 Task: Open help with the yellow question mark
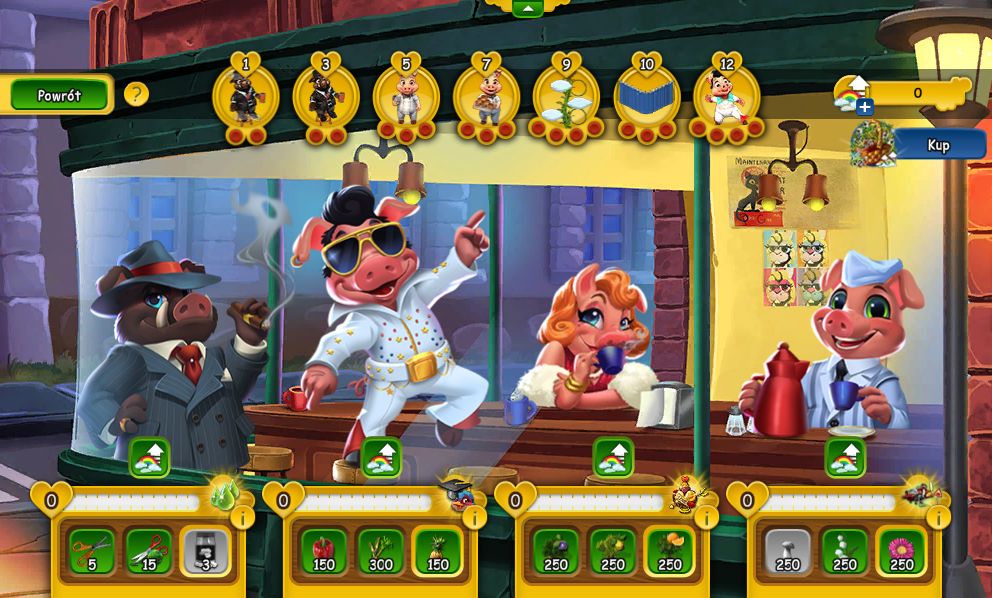(x=136, y=94)
